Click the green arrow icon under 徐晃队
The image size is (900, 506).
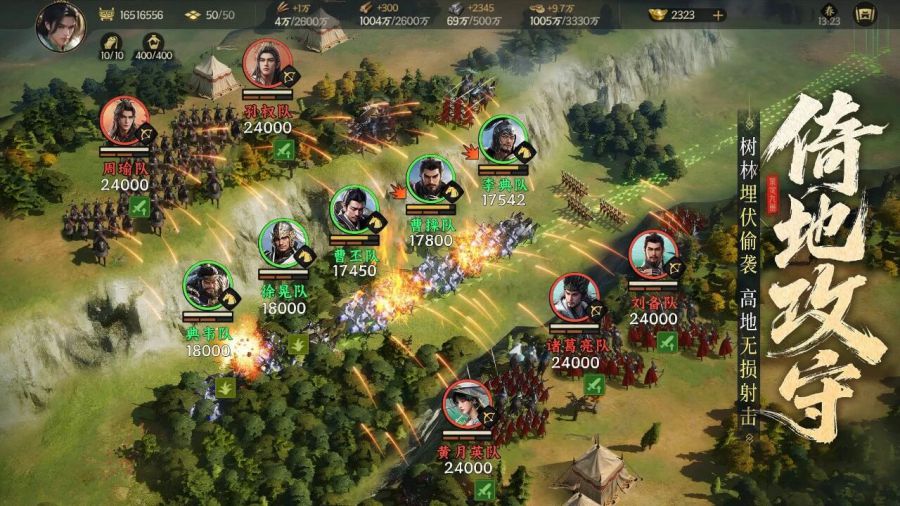[x=298, y=343]
